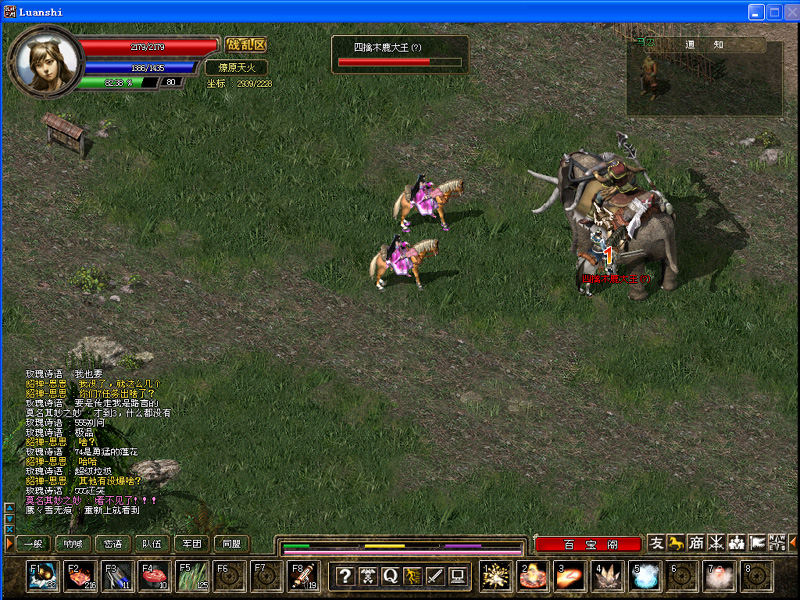
Task: Use the F2 red item slot
Action: tap(80, 576)
